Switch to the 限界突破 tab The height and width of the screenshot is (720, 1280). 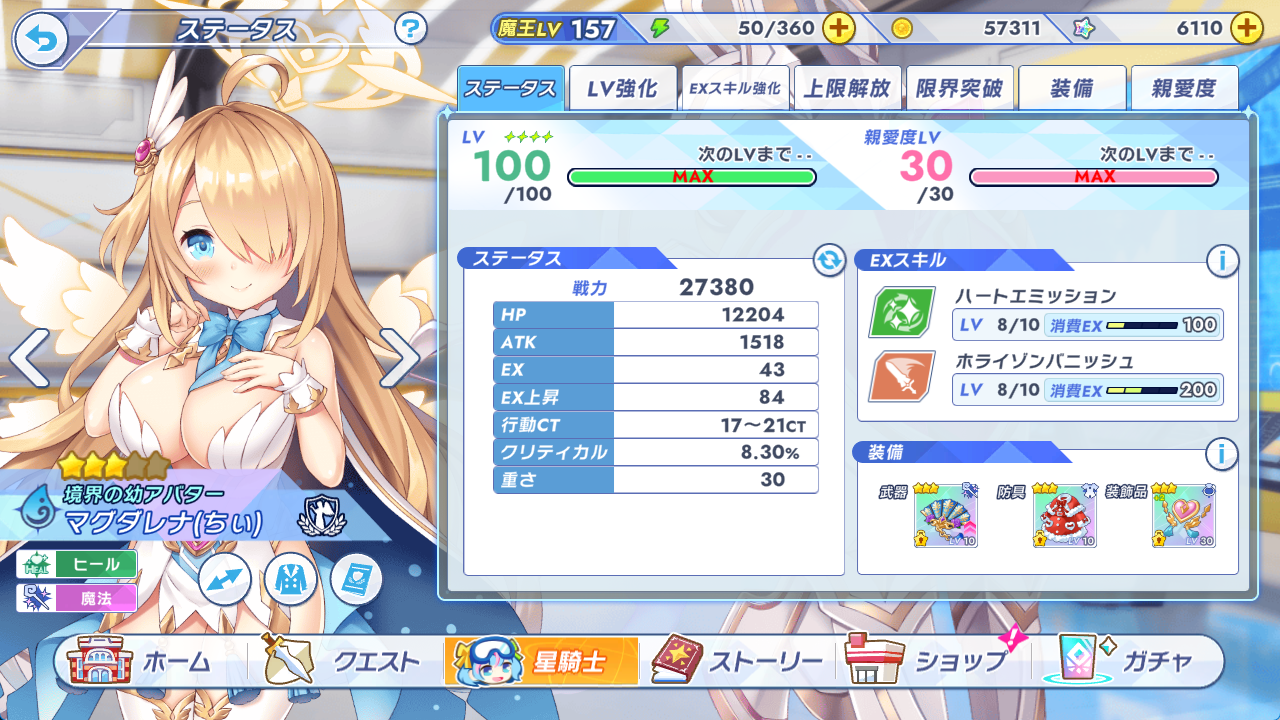[959, 88]
